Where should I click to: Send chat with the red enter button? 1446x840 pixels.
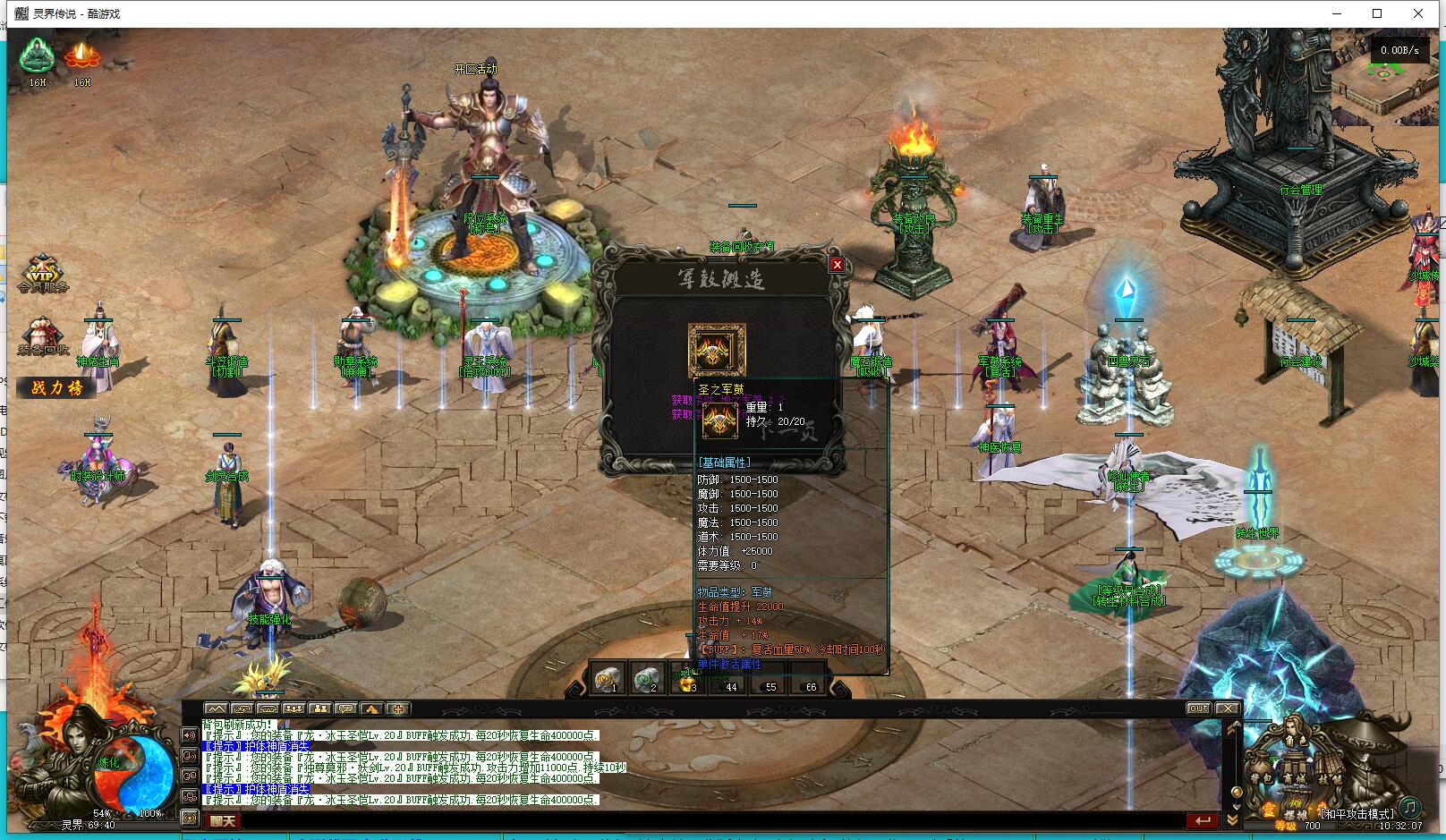click(1203, 820)
